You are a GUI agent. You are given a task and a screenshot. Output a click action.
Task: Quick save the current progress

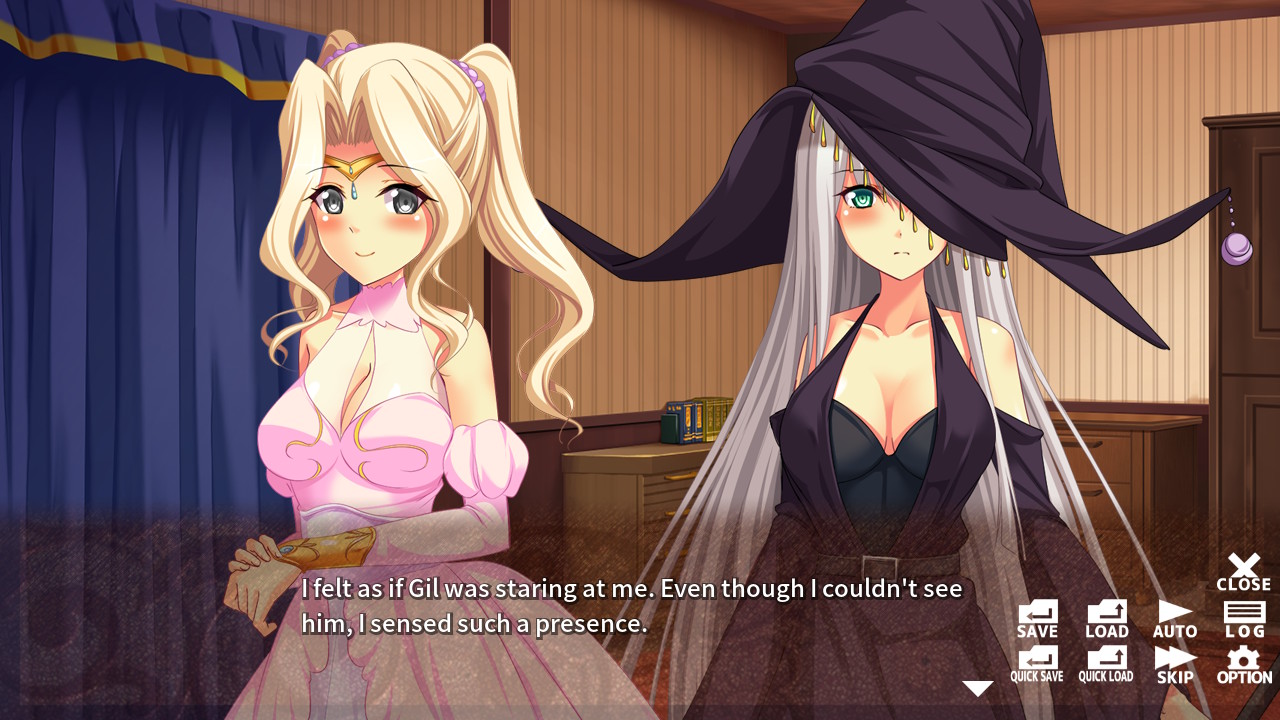tap(1037, 662)
